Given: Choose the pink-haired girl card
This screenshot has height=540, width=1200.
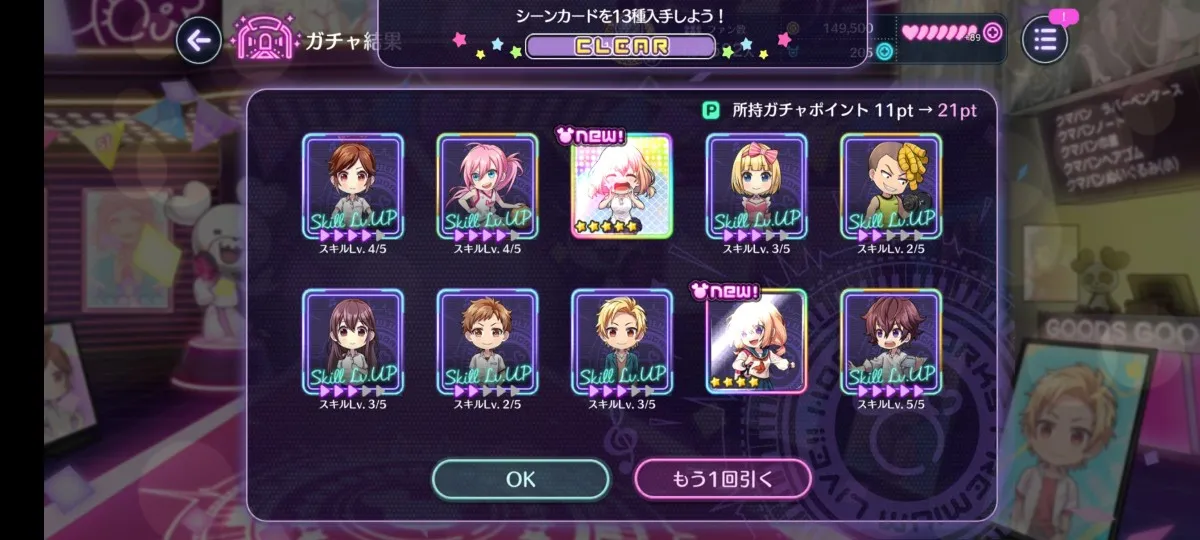Looking at the screenshot, I should click(x=487, y=186).
